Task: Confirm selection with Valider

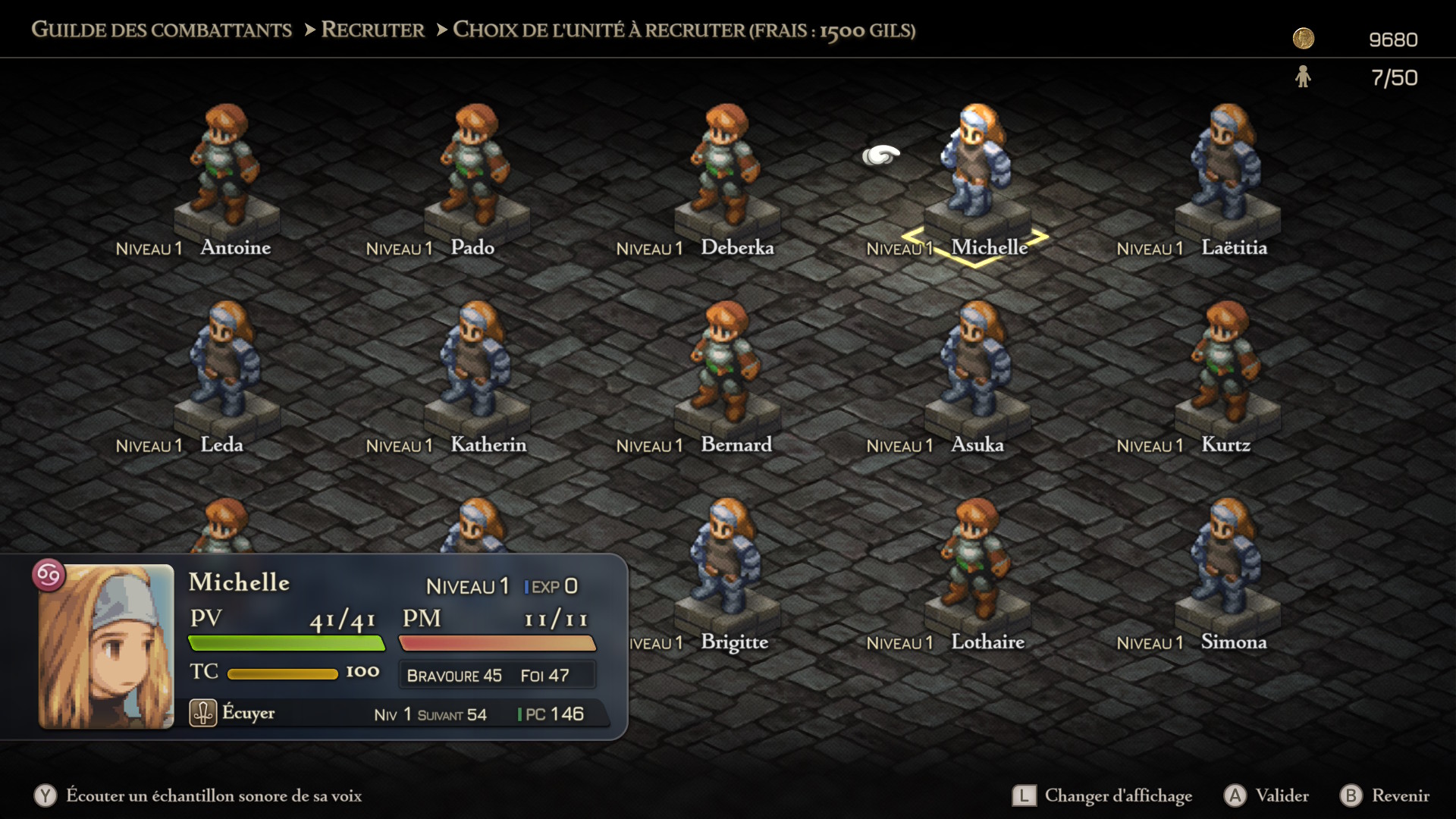Action: [1267, 795]
